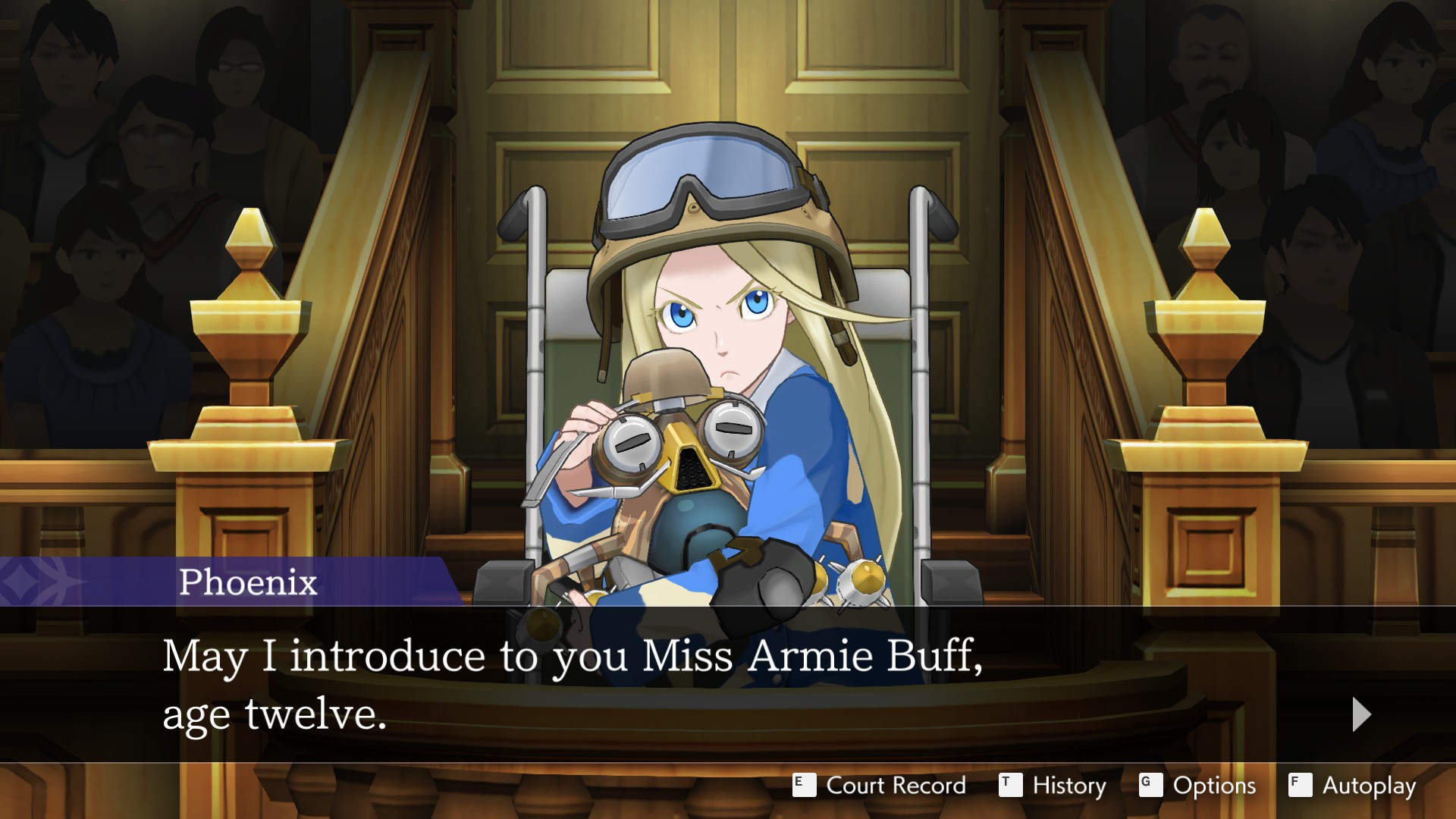Open the Court Record
Screen dimensions: 1456x819
tap(880, 786)
